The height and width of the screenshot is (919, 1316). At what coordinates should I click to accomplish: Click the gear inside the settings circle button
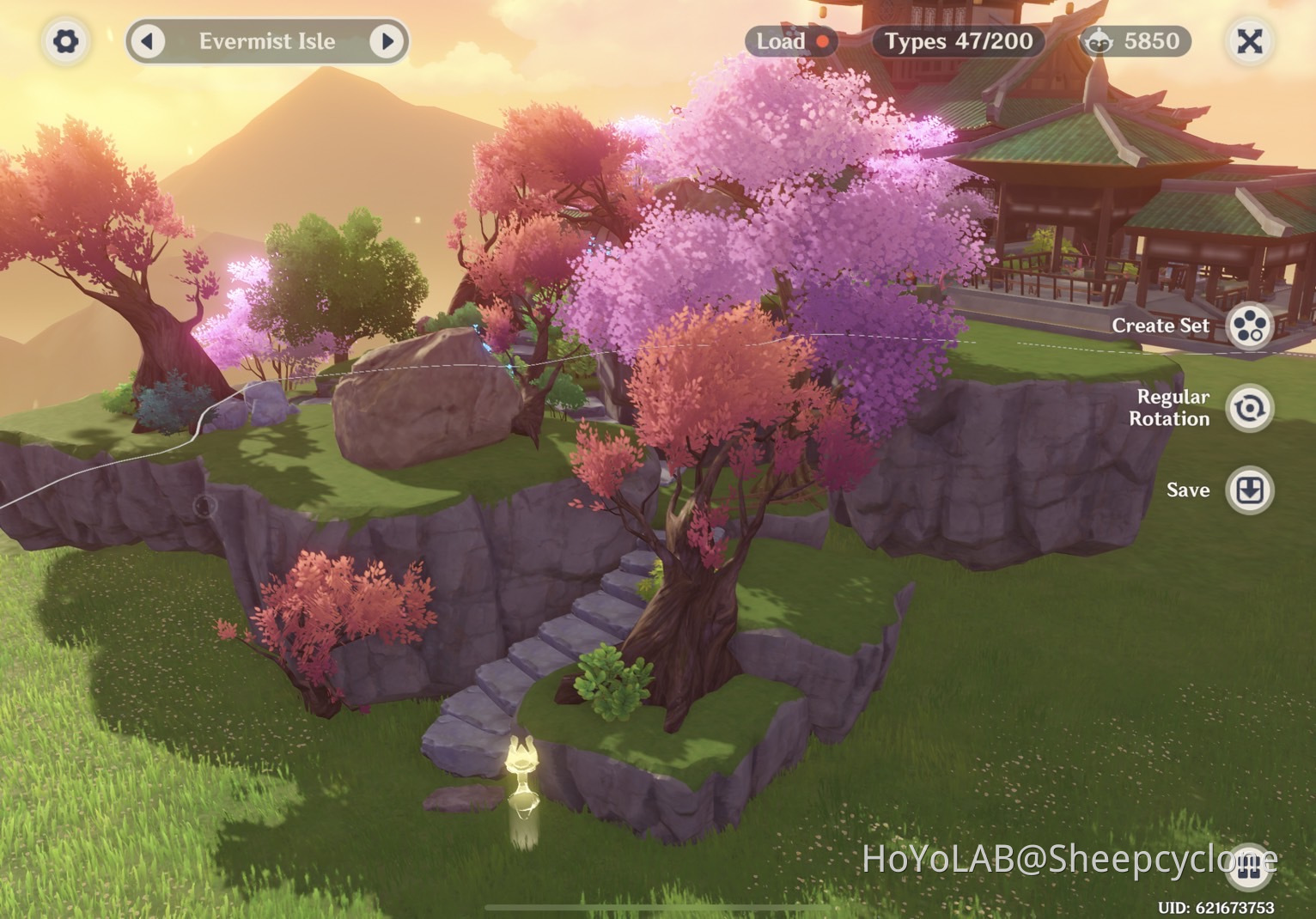pos(65,40)
